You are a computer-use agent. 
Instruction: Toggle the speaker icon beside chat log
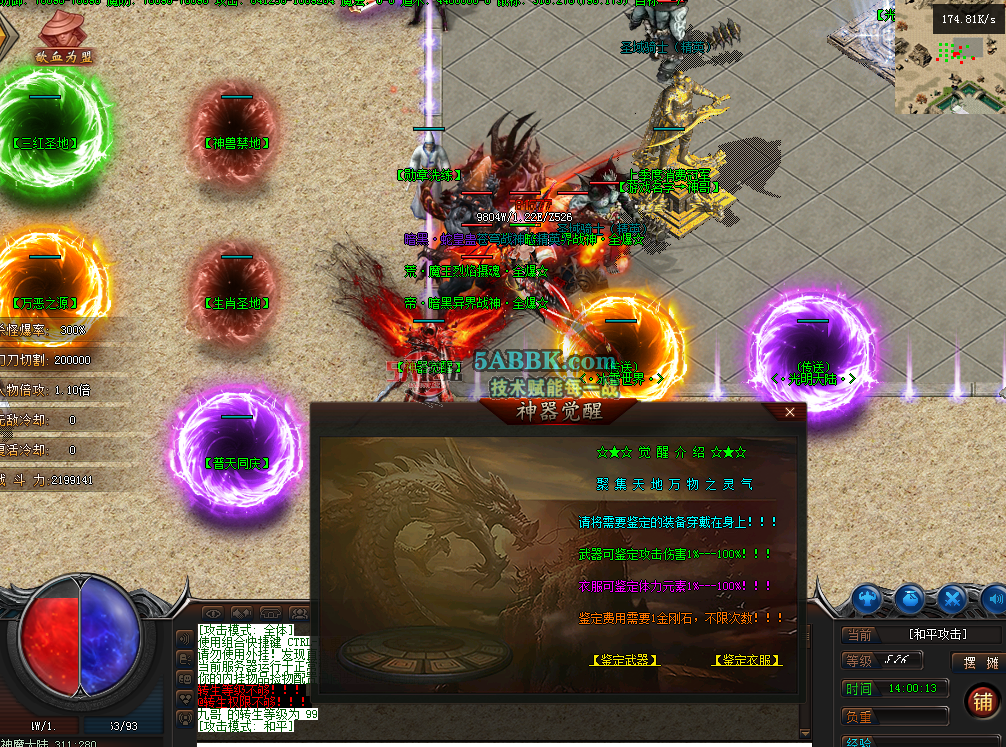pos(185,636)
